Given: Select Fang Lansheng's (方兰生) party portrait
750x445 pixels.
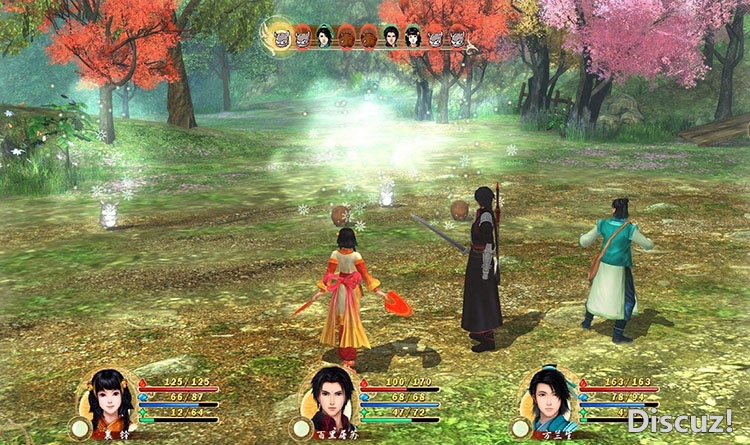Looking at the screenshot, I should [x=549, y=398].
